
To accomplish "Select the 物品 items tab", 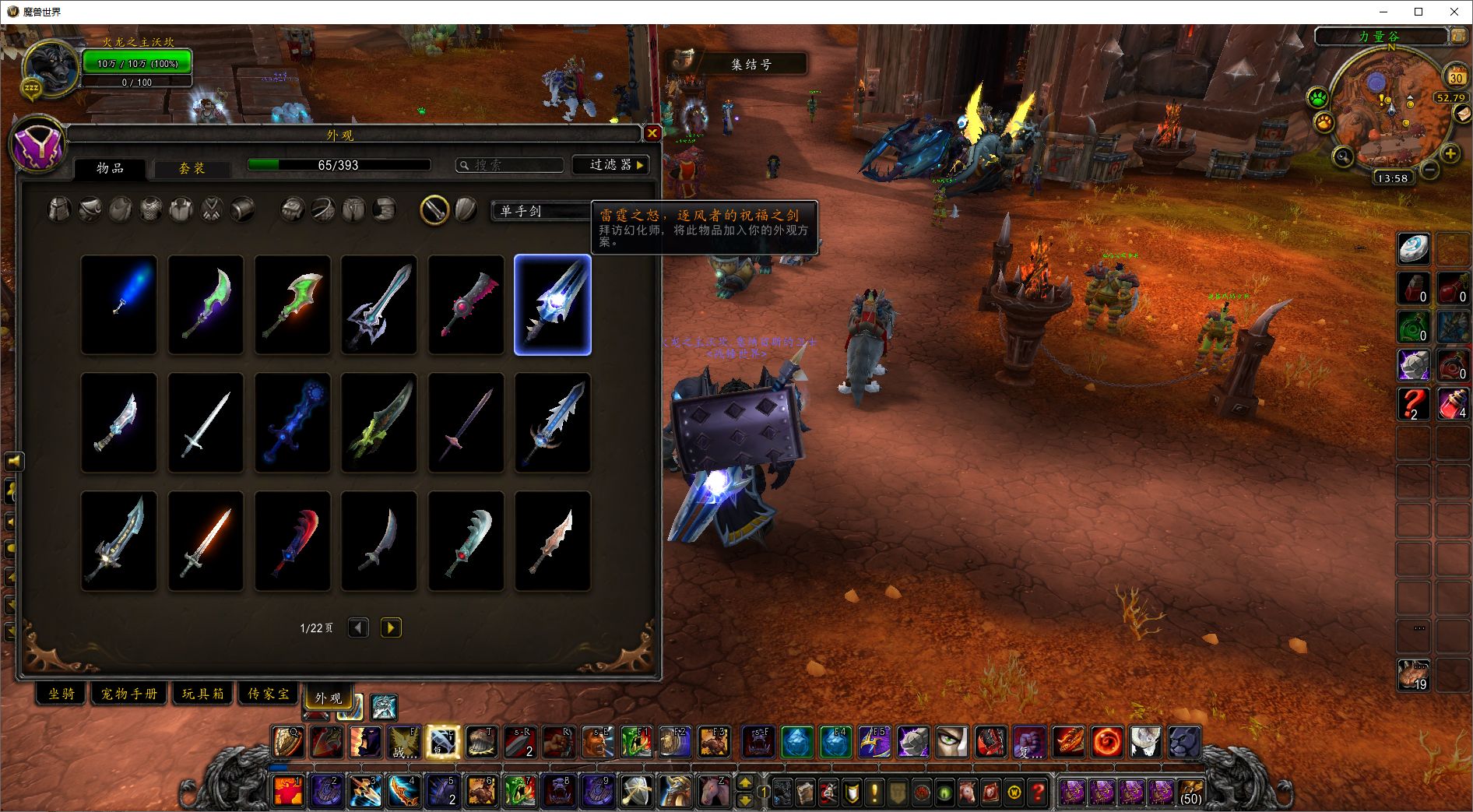I will coord(110,168).
